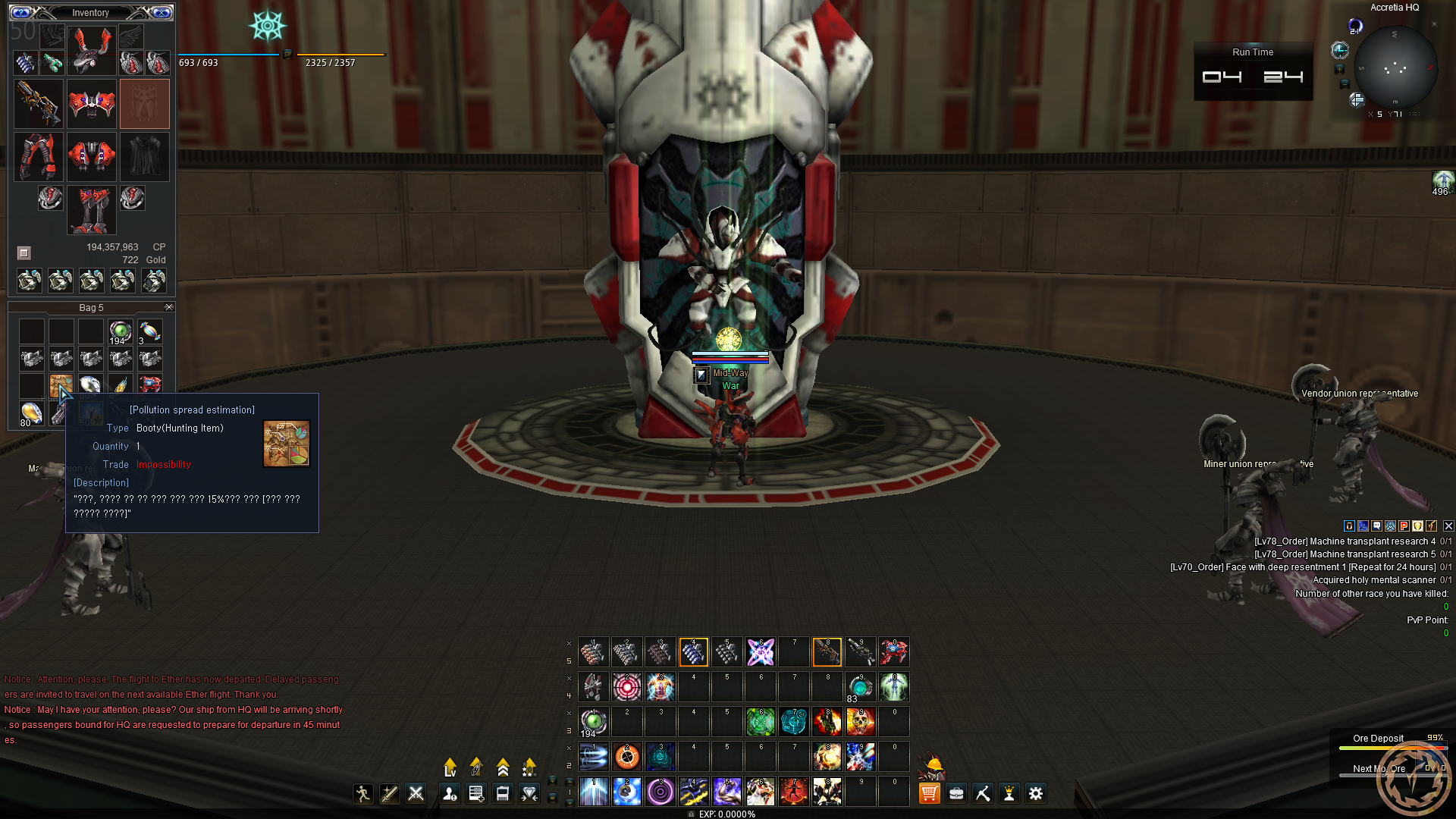Viewport: 1456px width, 819px height.
Task: Open the Inventory help button
Action: point(21,12)
